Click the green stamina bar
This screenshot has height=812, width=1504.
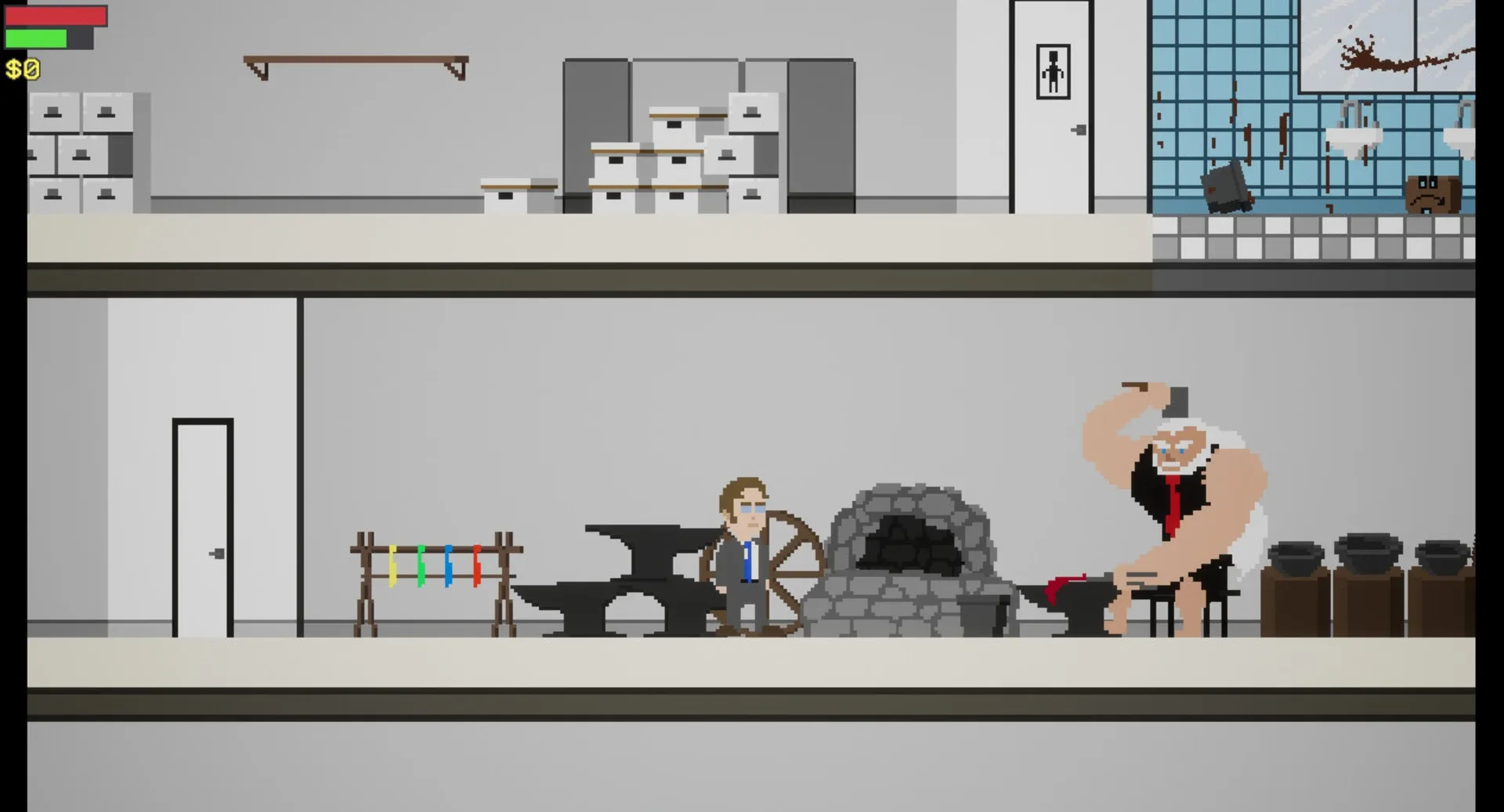tap(34, 38)
